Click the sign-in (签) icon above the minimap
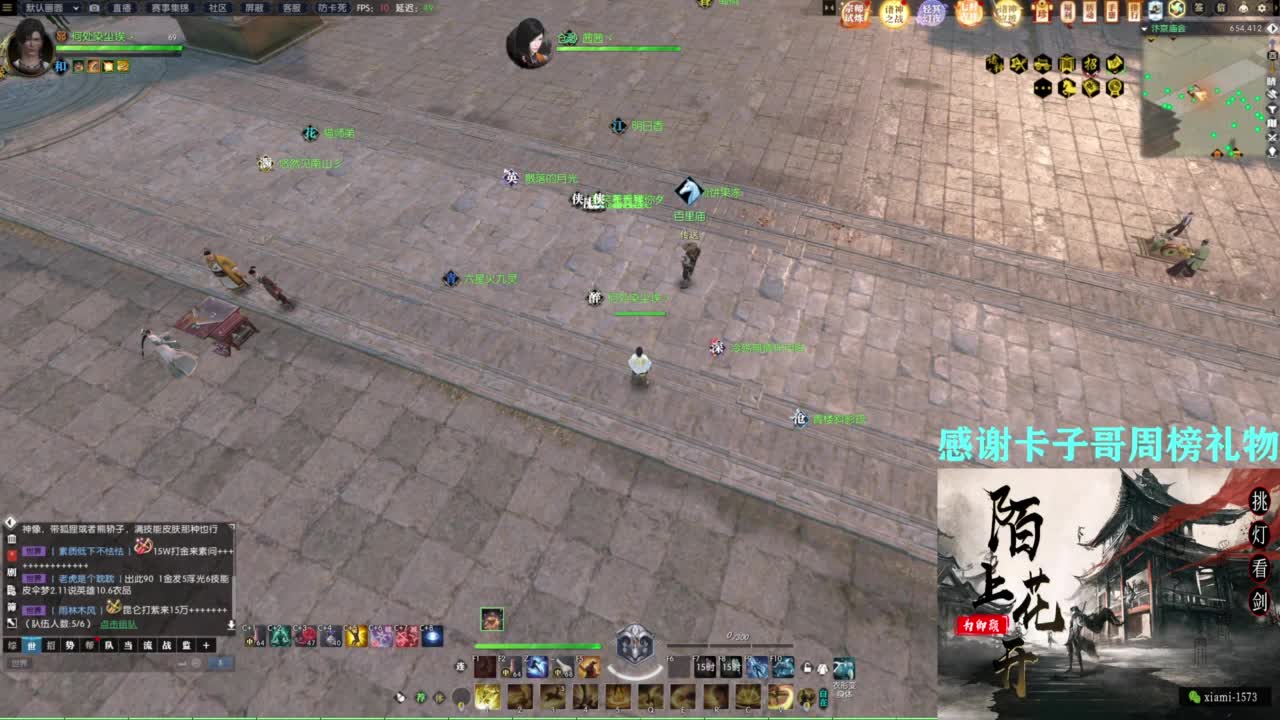 coord(1199,8)
